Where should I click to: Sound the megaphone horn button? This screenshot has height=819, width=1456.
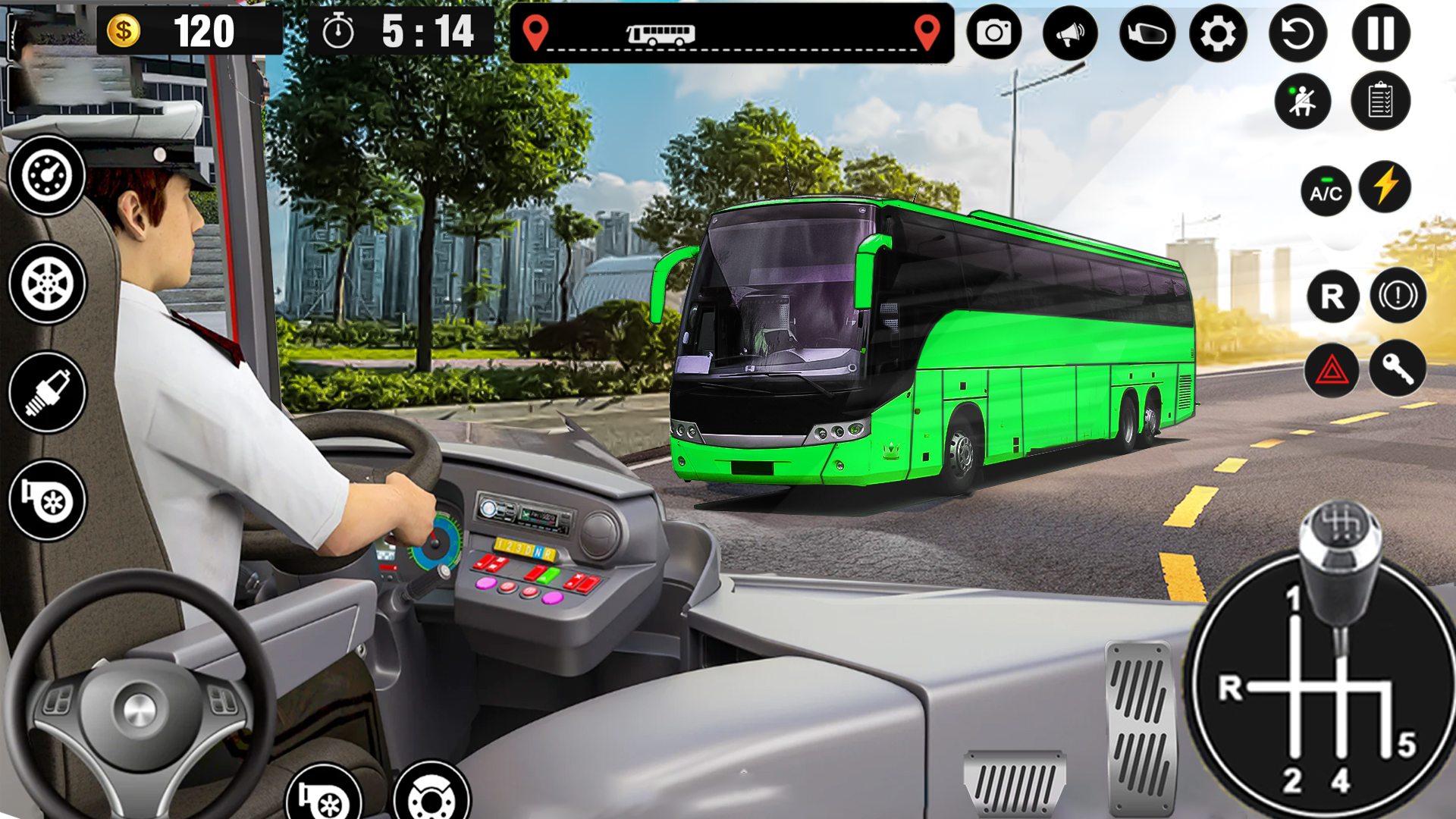1070,33
